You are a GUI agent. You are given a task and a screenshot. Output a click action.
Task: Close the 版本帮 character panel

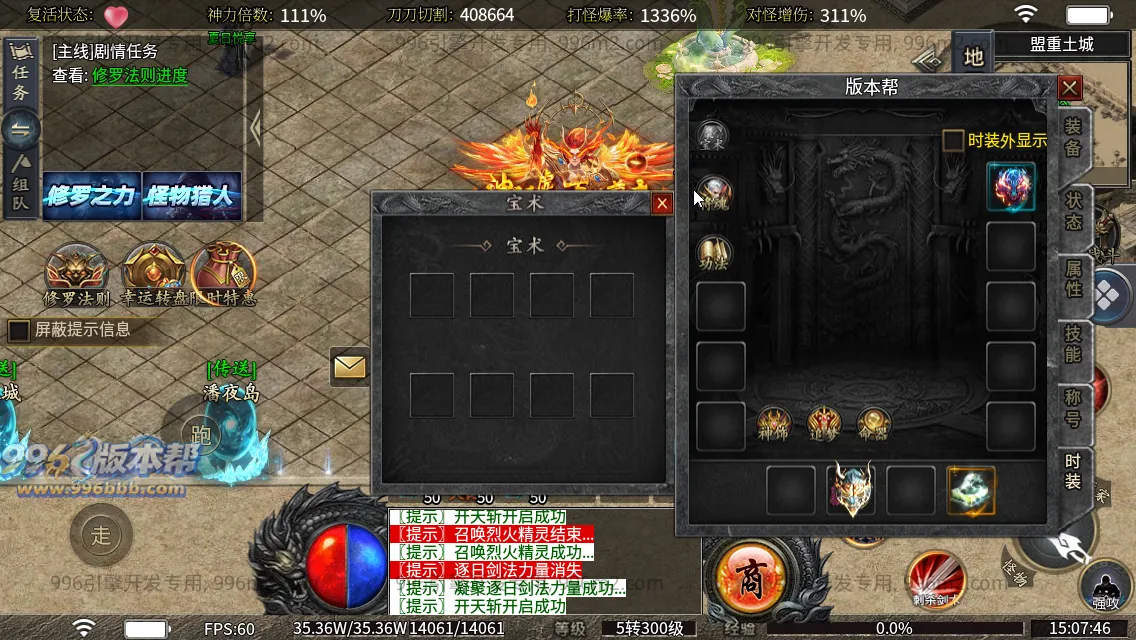point(1070,88)
